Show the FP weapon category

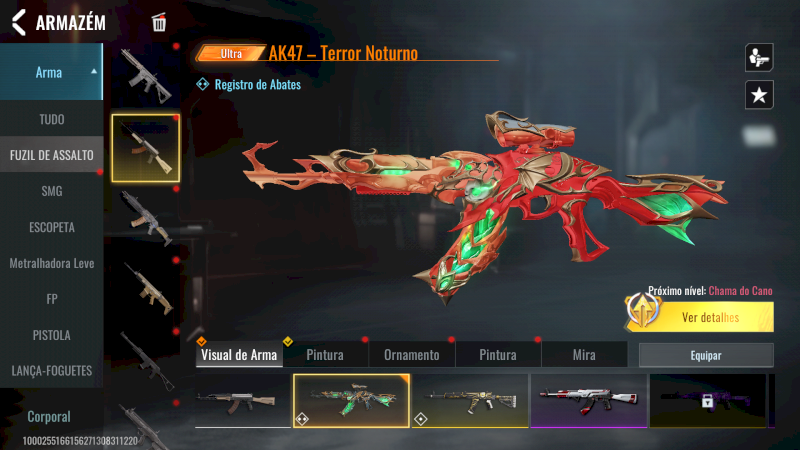51,299
